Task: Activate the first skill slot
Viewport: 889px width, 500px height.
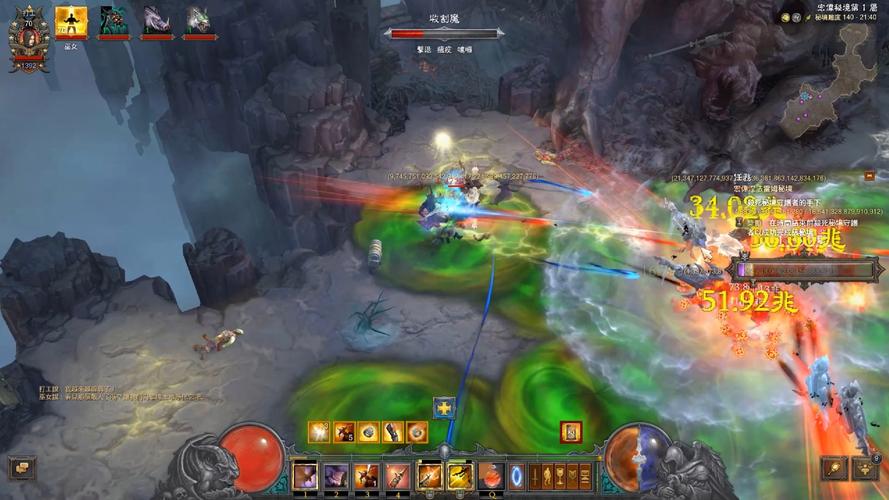Action: pos(304,475)
